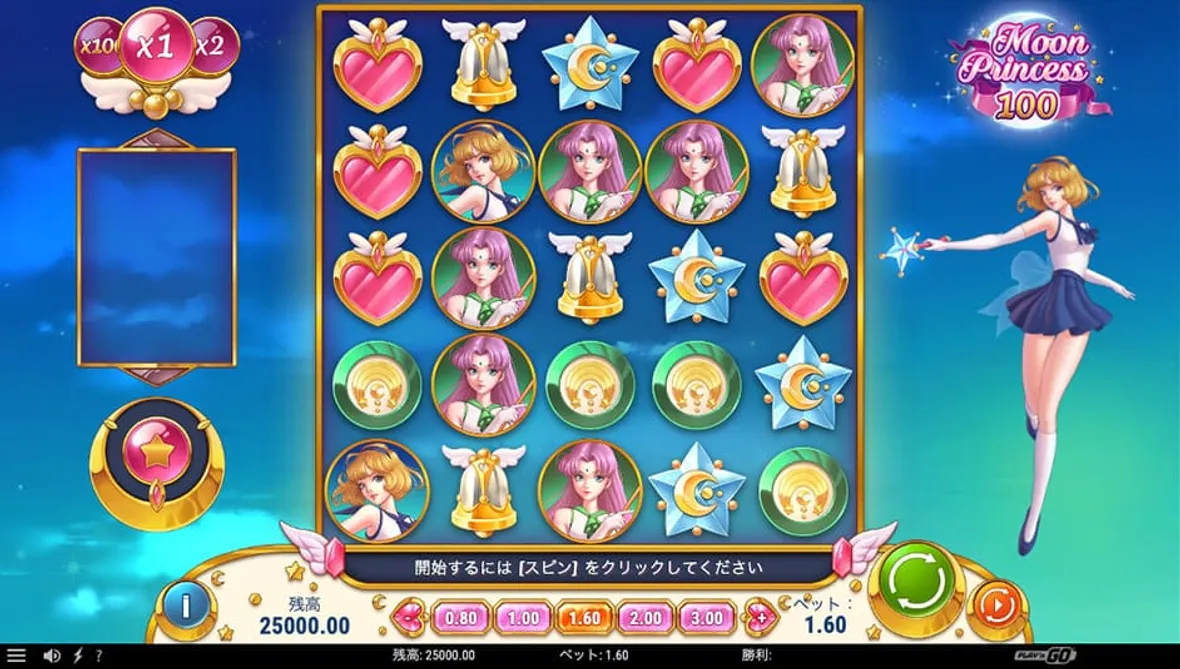The image size is (1180, 669).
Task: Choose the 1.00 bet amount
Action: tap(522, 617)
